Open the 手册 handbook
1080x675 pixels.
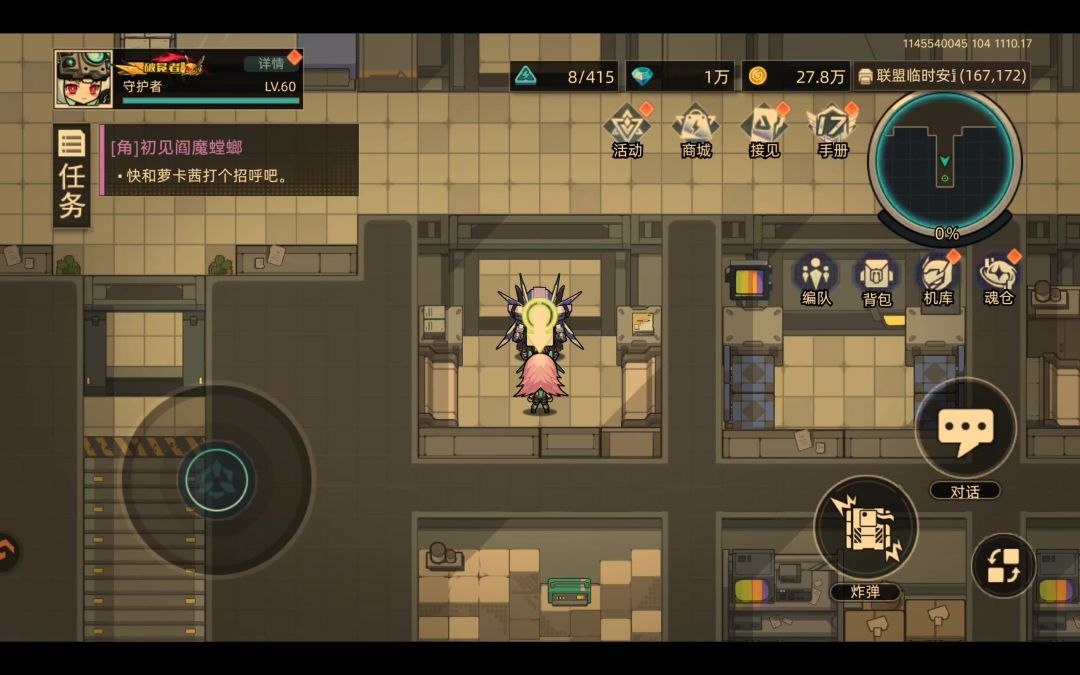(832, 130)
